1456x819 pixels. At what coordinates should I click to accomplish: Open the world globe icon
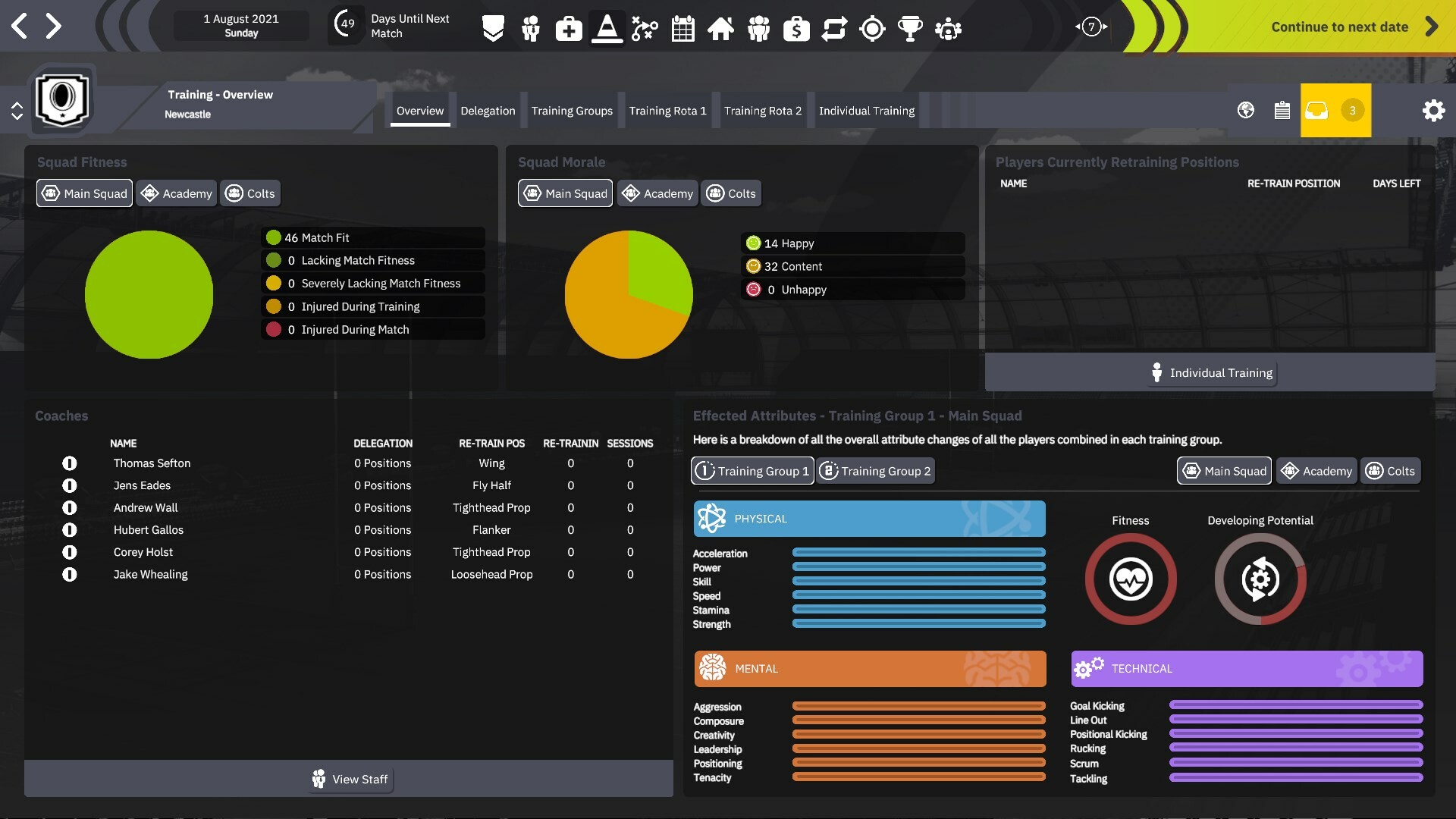click(1244, 110)
